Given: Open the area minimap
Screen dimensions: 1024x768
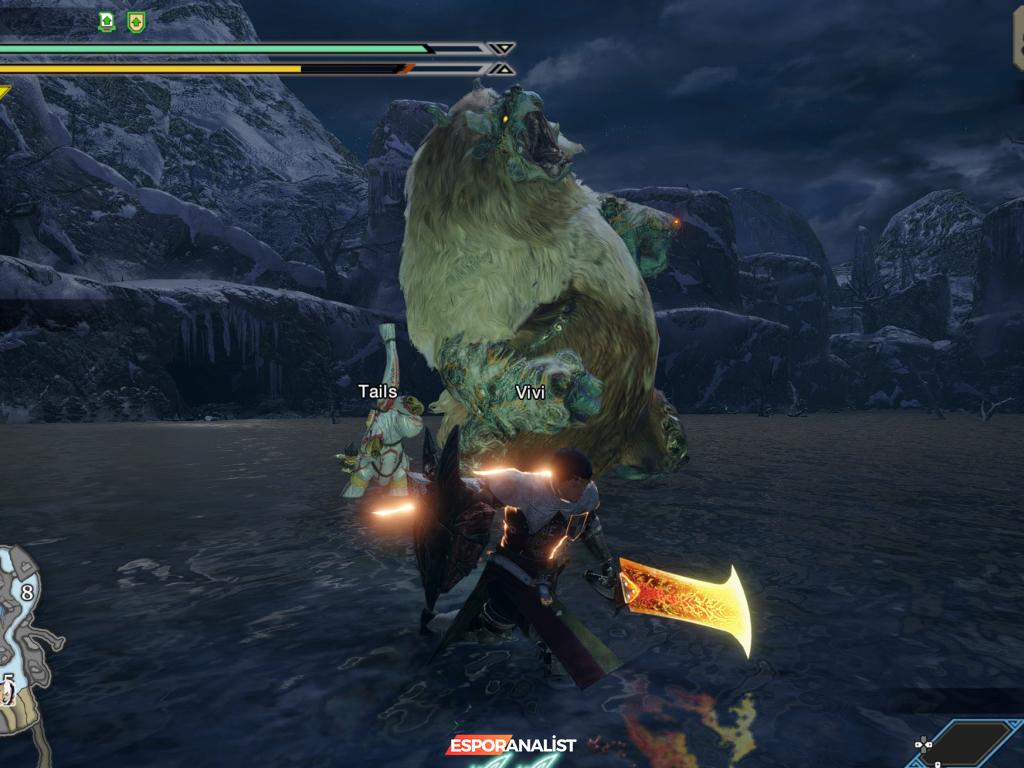Looking at the screenshot, I should pyautogui.click(x=24, y=630).
